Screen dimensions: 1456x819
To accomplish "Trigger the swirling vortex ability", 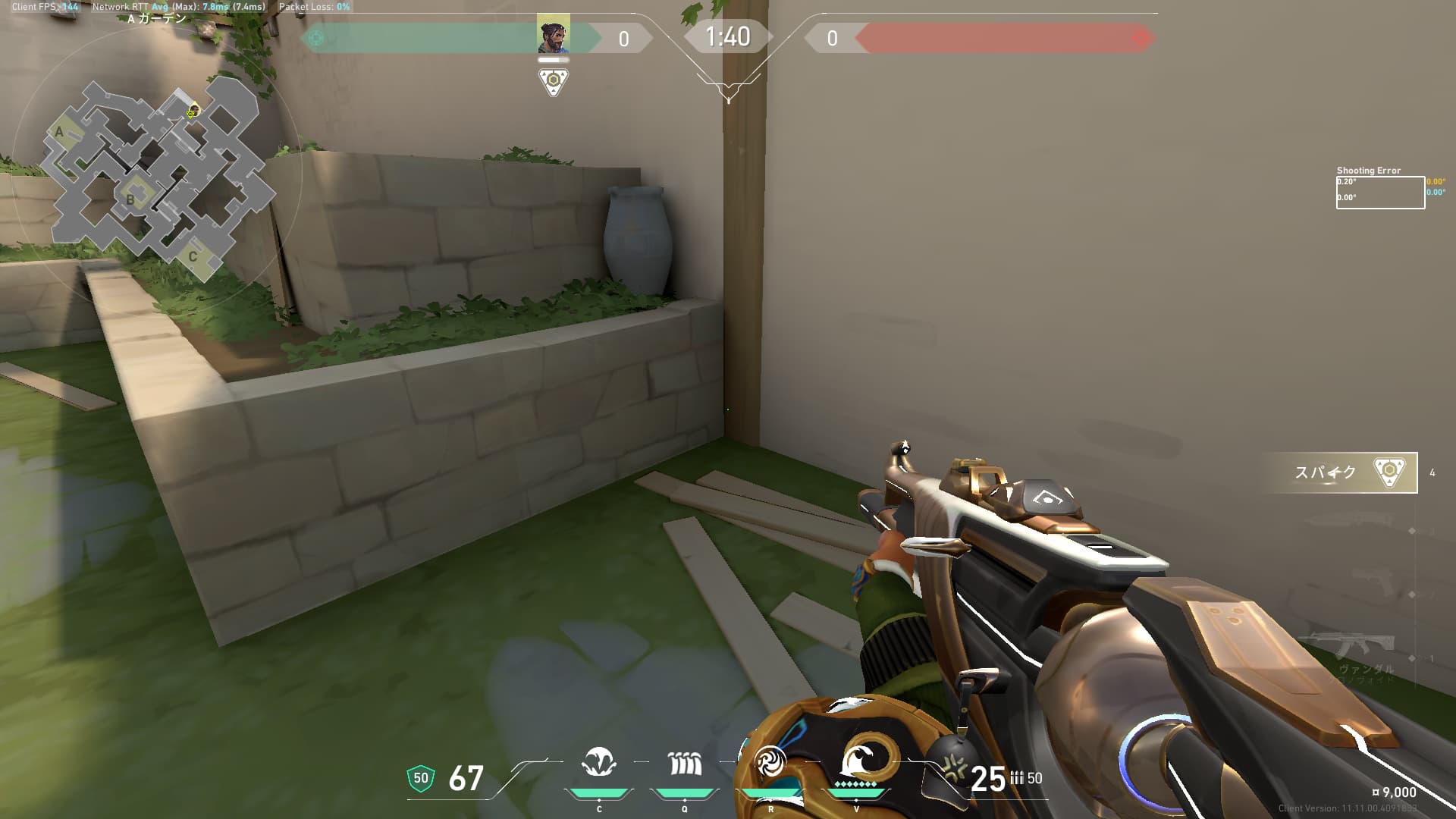I will point(770,761).
